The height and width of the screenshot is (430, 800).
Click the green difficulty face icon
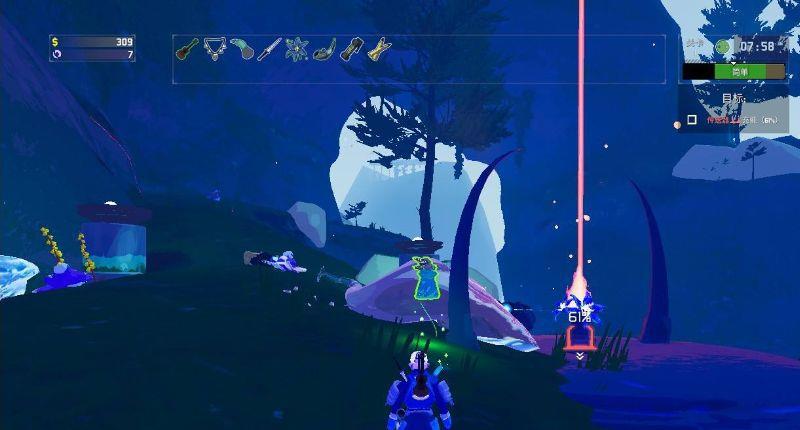coord(723,46)
